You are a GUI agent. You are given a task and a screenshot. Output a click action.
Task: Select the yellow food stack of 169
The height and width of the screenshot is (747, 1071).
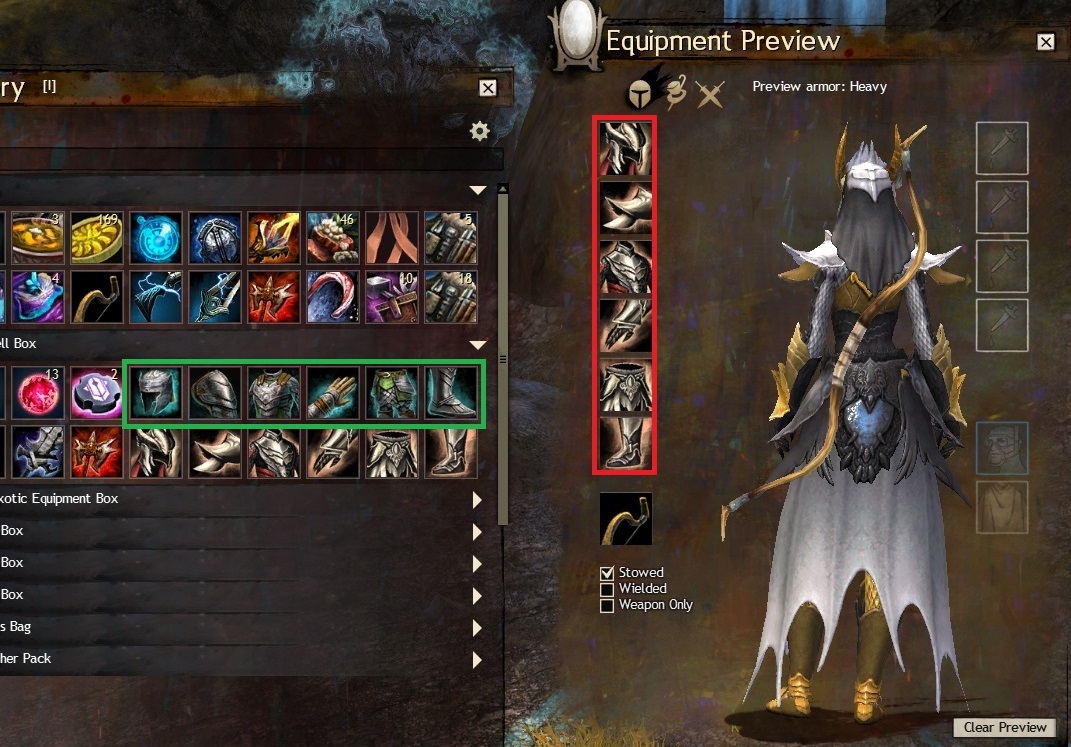96,236
